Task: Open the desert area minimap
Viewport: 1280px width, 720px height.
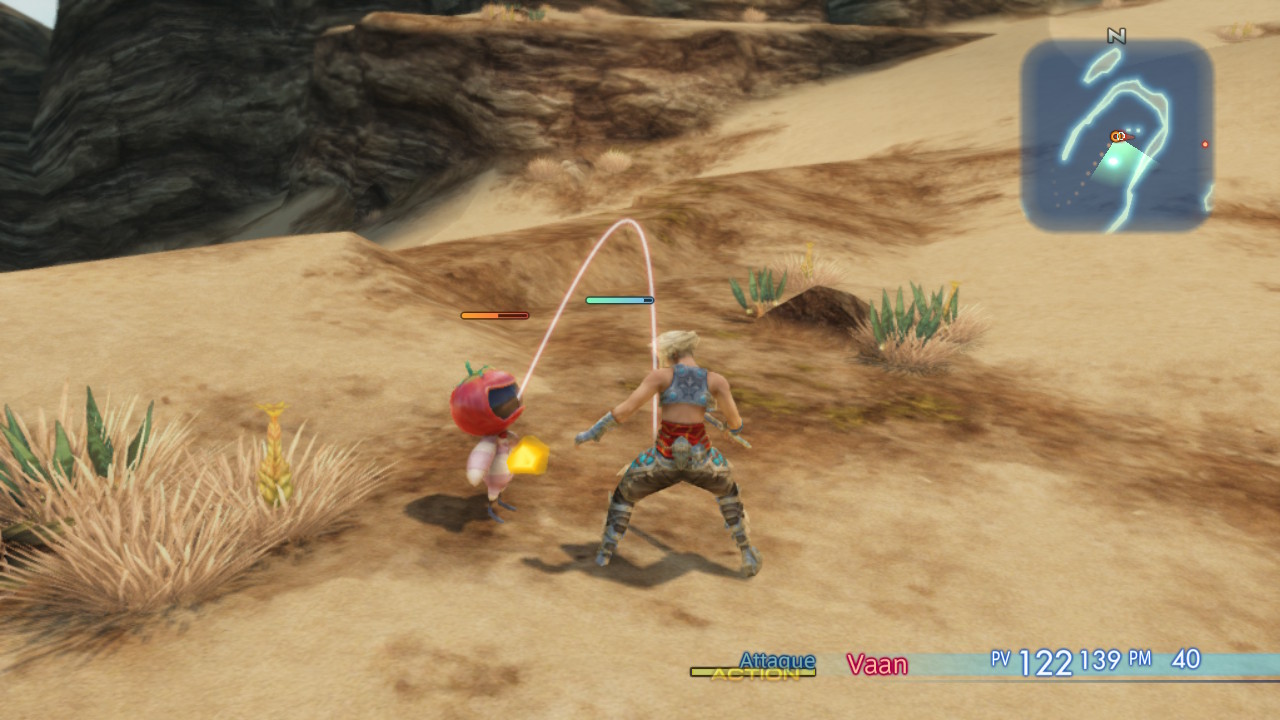Action: (x=1117, y=136)
